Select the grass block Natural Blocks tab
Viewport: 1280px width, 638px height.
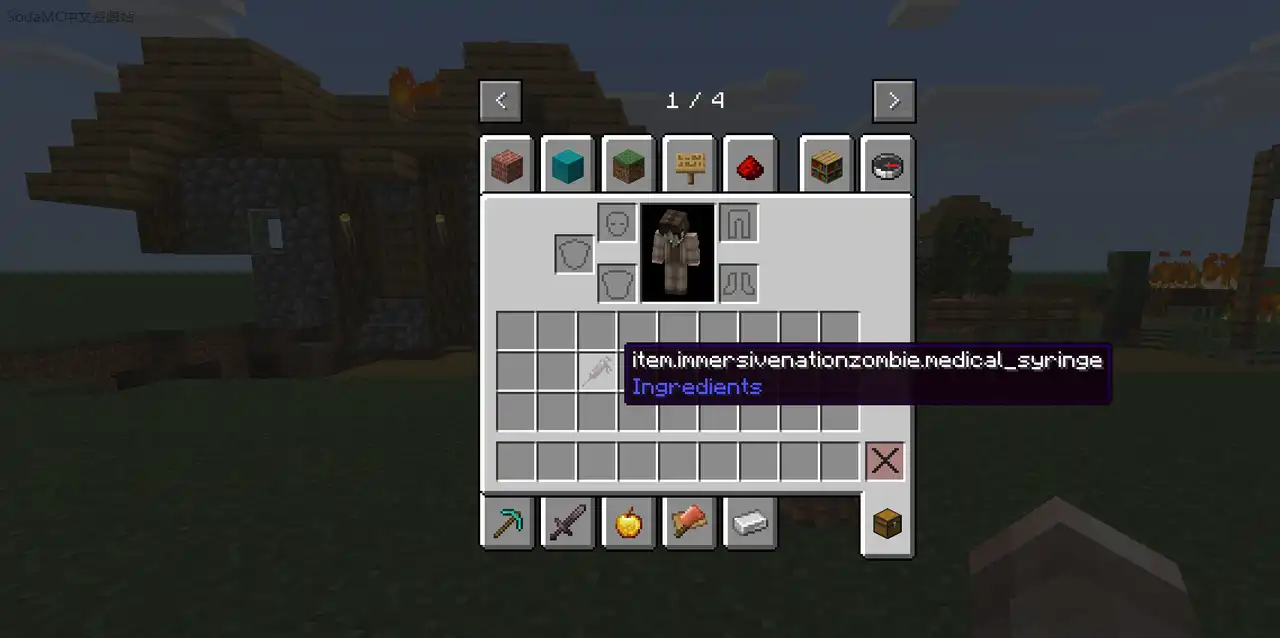(x=628, y=165)
